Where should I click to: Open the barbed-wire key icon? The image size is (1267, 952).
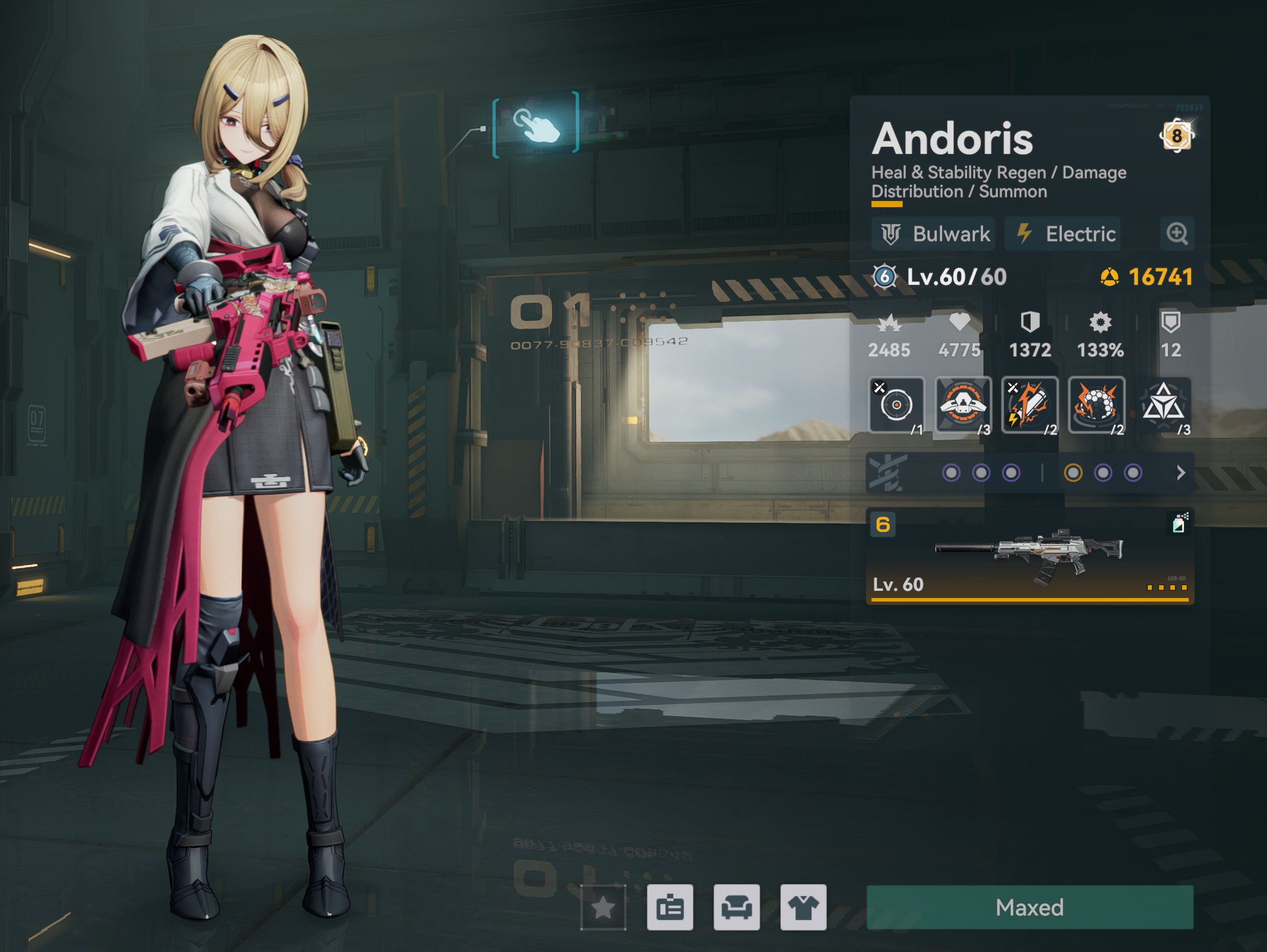pos(887,473)
